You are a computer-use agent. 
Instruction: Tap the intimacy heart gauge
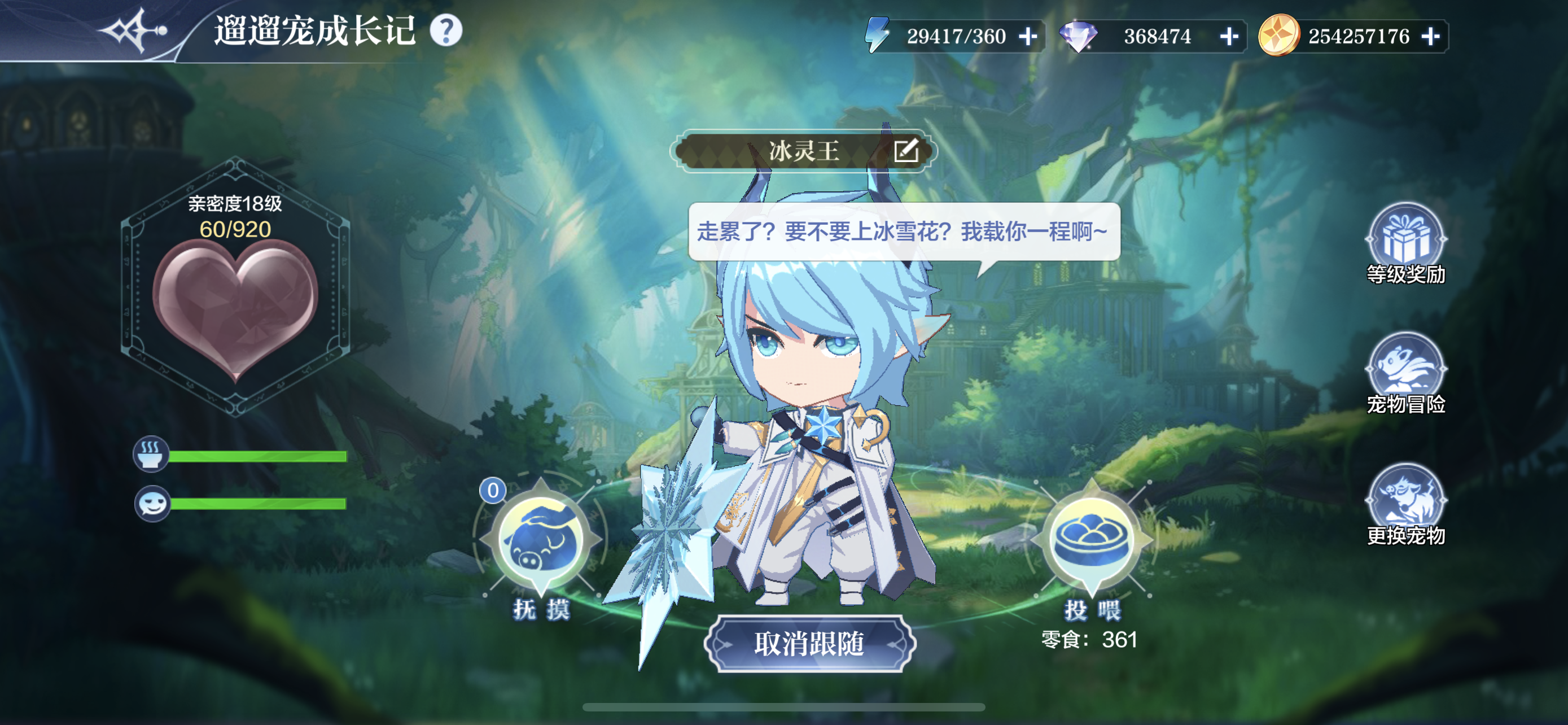point(235,304)
